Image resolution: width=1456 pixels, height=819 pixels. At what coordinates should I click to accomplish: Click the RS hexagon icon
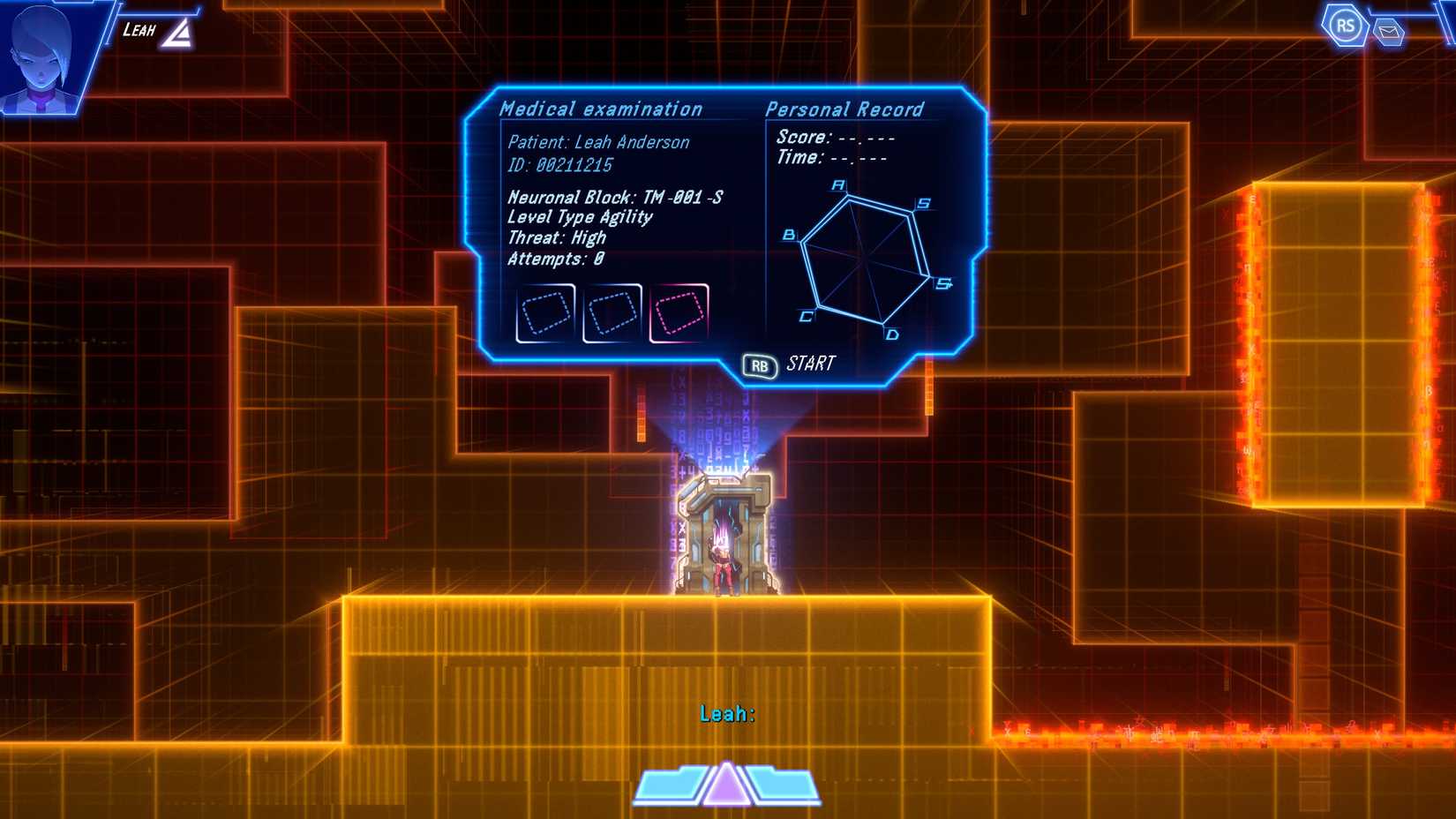pyautogui.click(x=1343, y=24)
